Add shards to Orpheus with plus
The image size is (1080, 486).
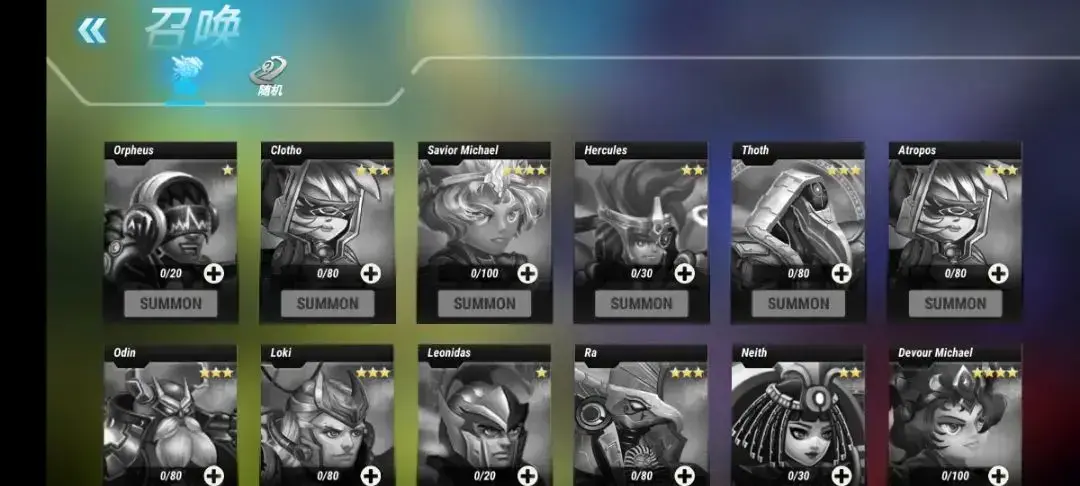(214, 273)
